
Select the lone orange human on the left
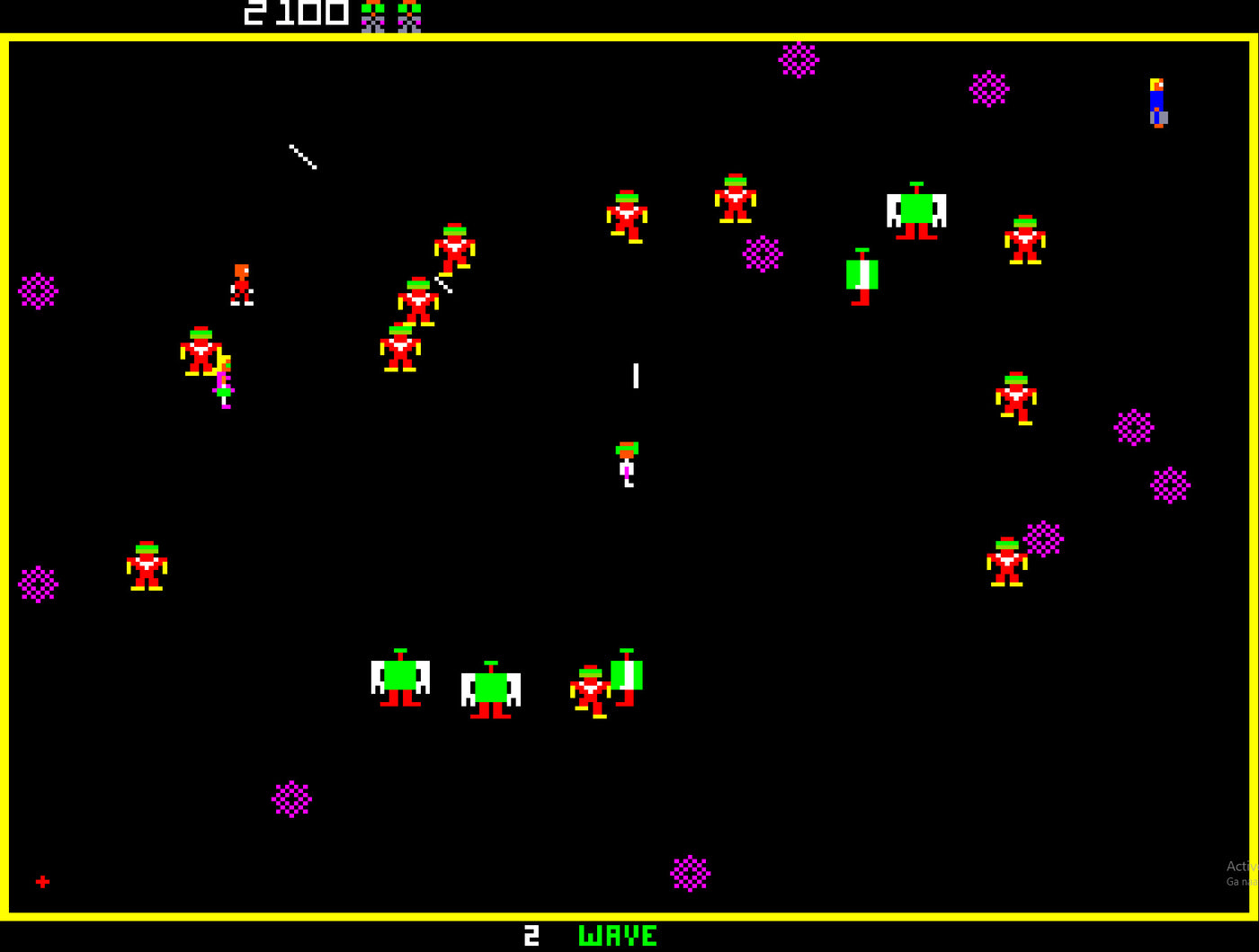242,283
